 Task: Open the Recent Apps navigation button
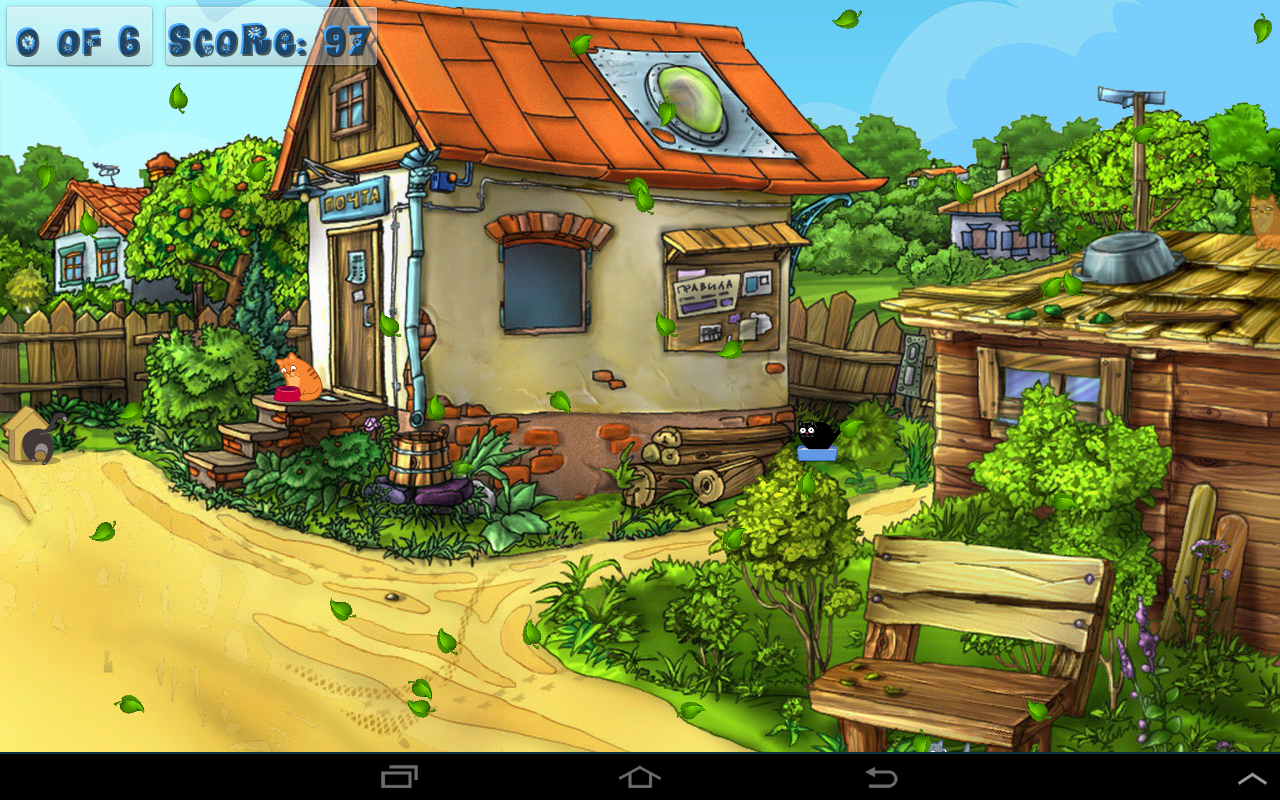[400, 776]
